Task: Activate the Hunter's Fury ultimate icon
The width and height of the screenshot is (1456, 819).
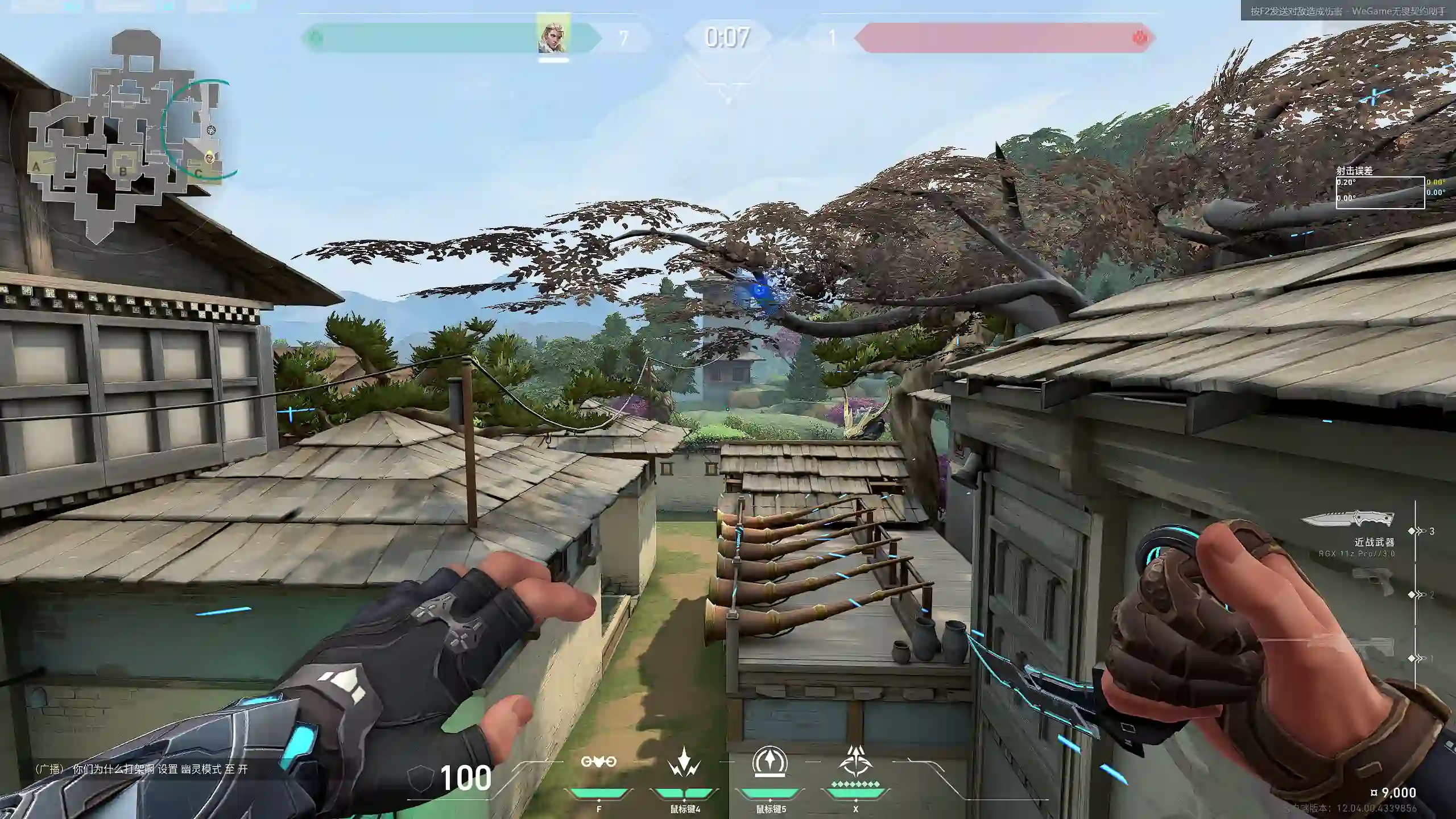Action: tap(855, 762)
